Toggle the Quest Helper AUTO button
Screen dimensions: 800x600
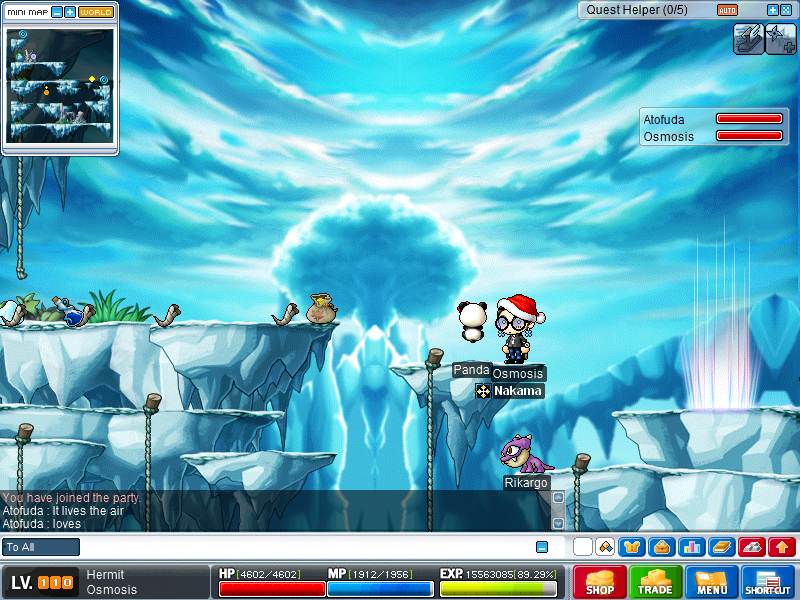click(727, 10)
